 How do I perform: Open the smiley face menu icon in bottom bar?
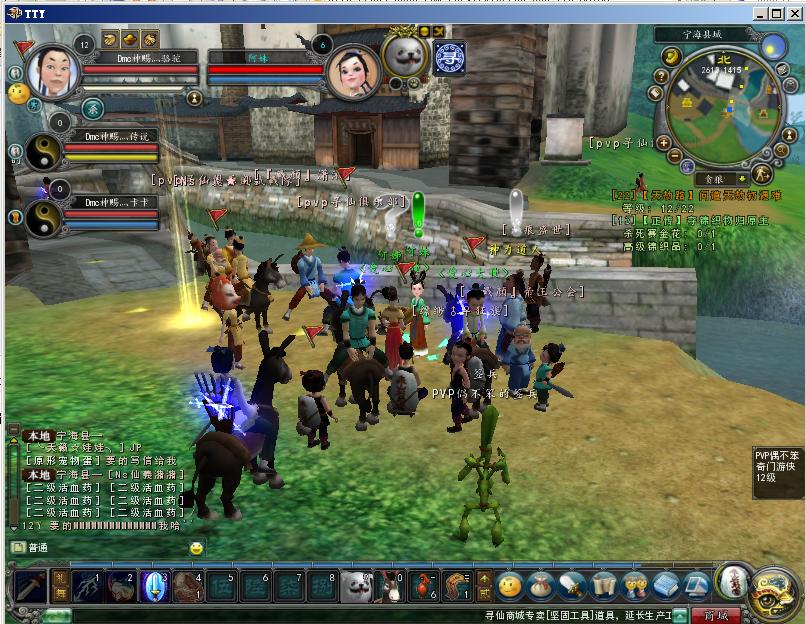(510, 585)
